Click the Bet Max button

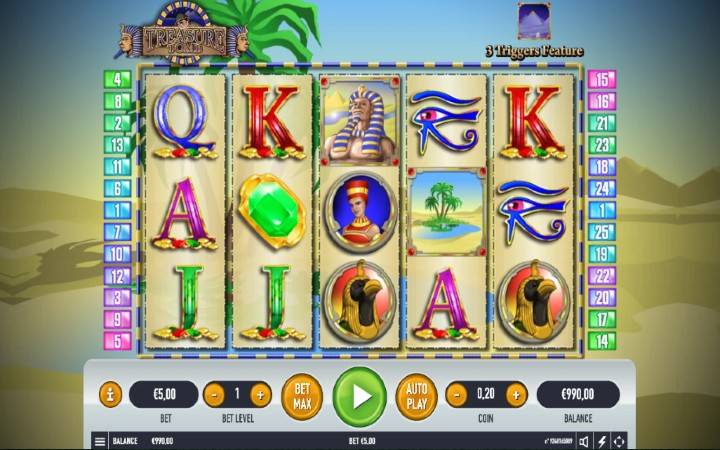coord(301,395)
